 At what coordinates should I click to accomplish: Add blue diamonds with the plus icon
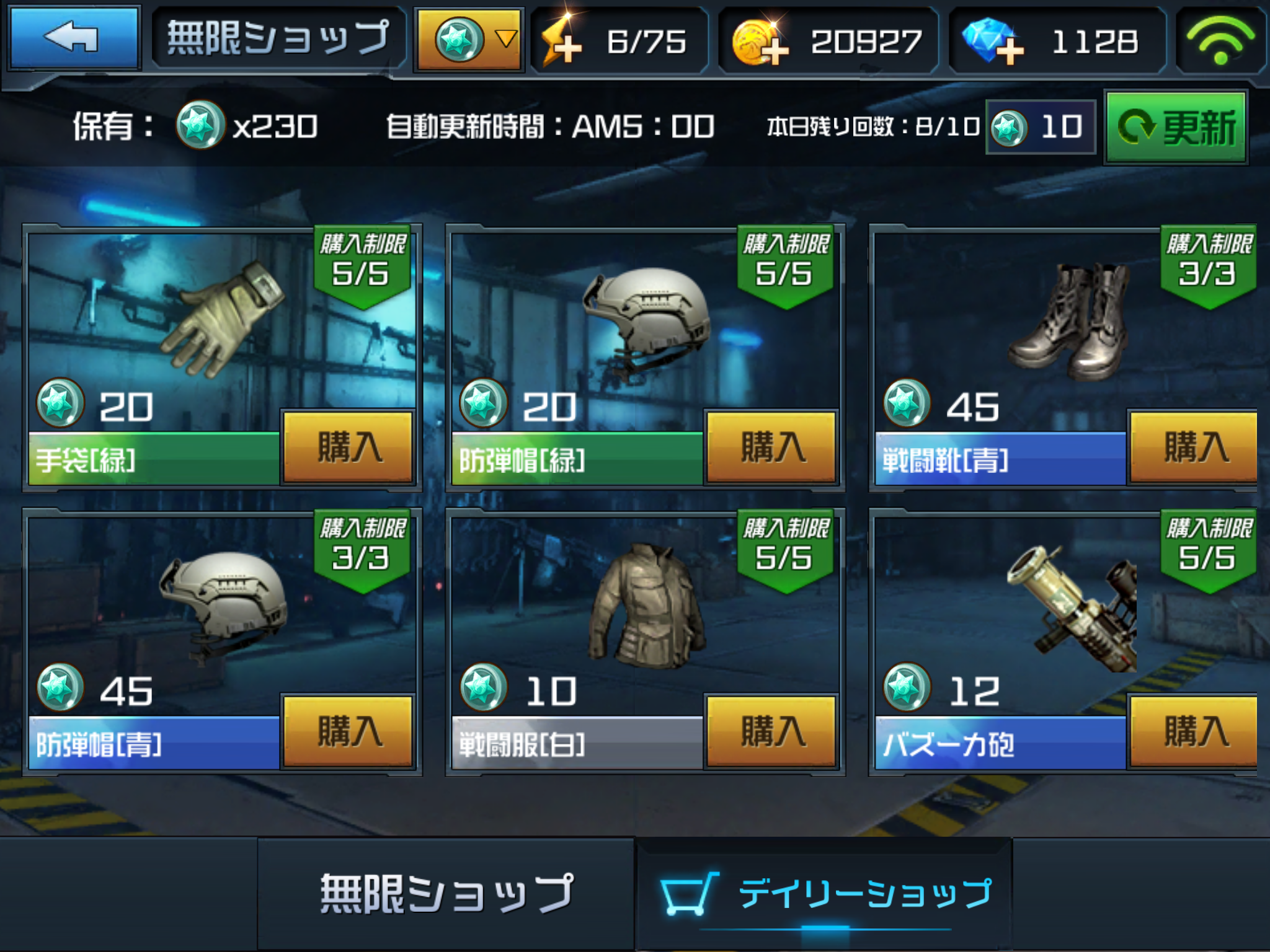click(991, 42)
